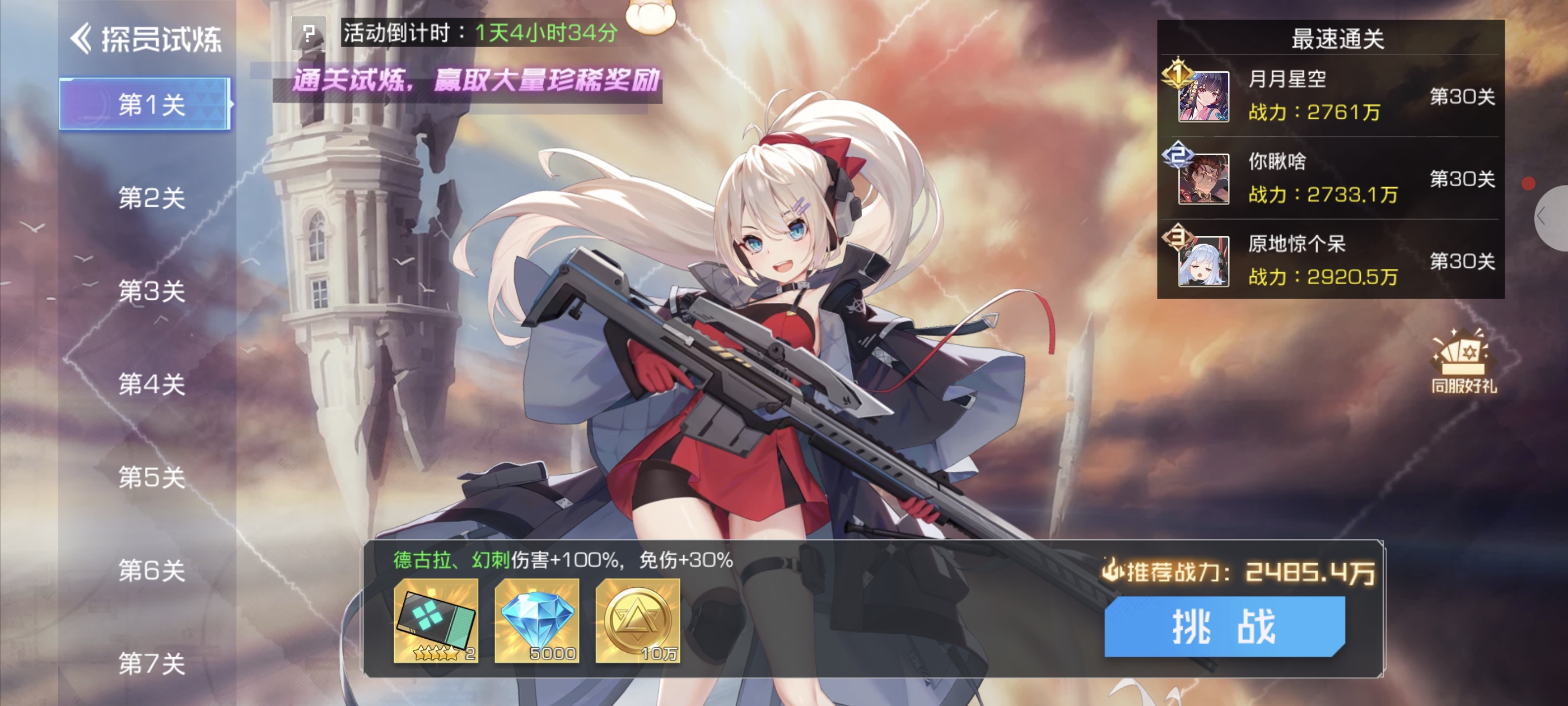The image size is (1568, 706).
Task: Start the stage with 挑战 button
Action: [1224, 627]
